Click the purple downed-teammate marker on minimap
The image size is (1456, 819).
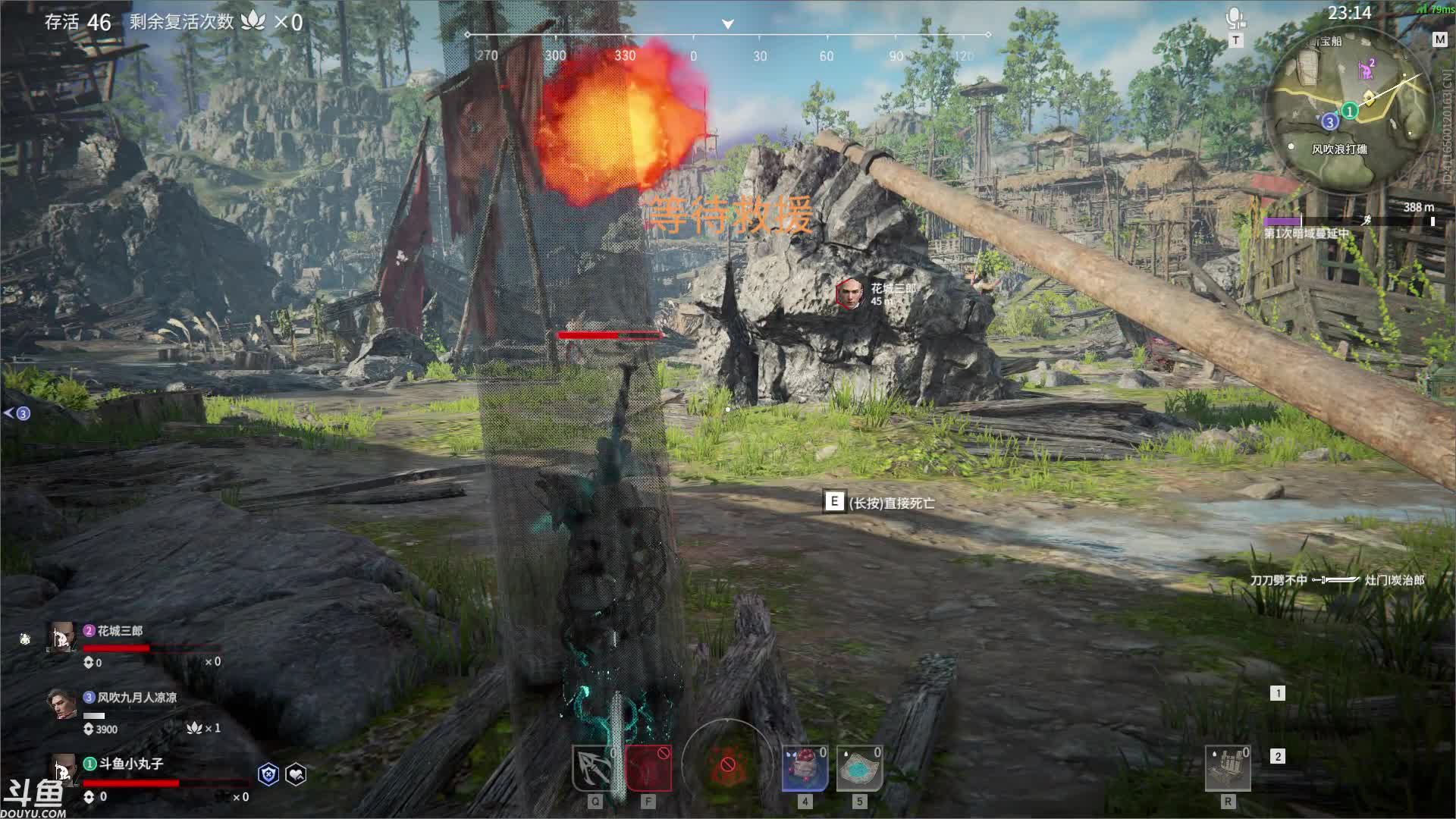(1366, 70)
